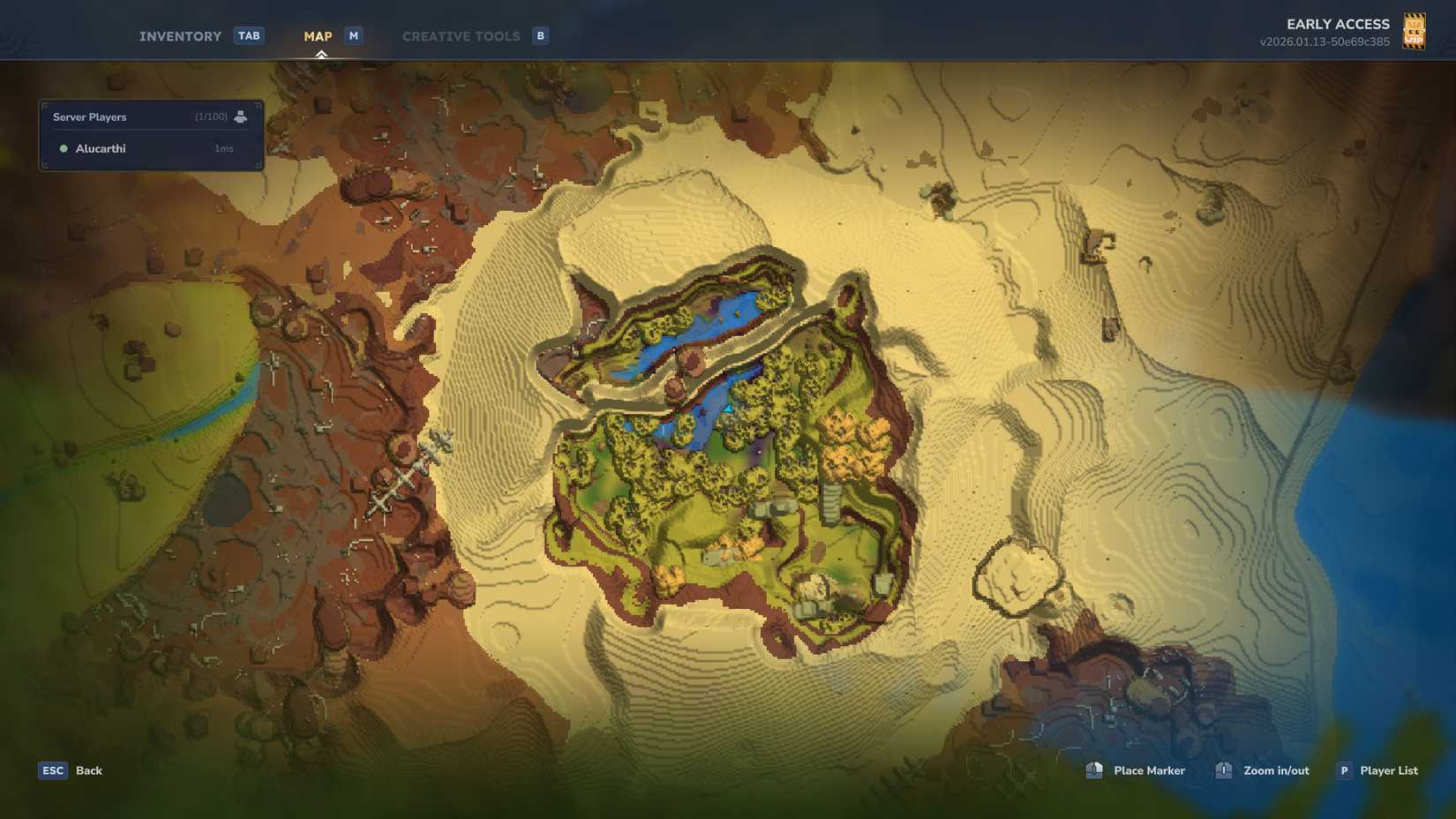The width and height of the screenshot is (1456, 819).
Task: Click the P key icon beside Player List
Action: click(1344, 770)
